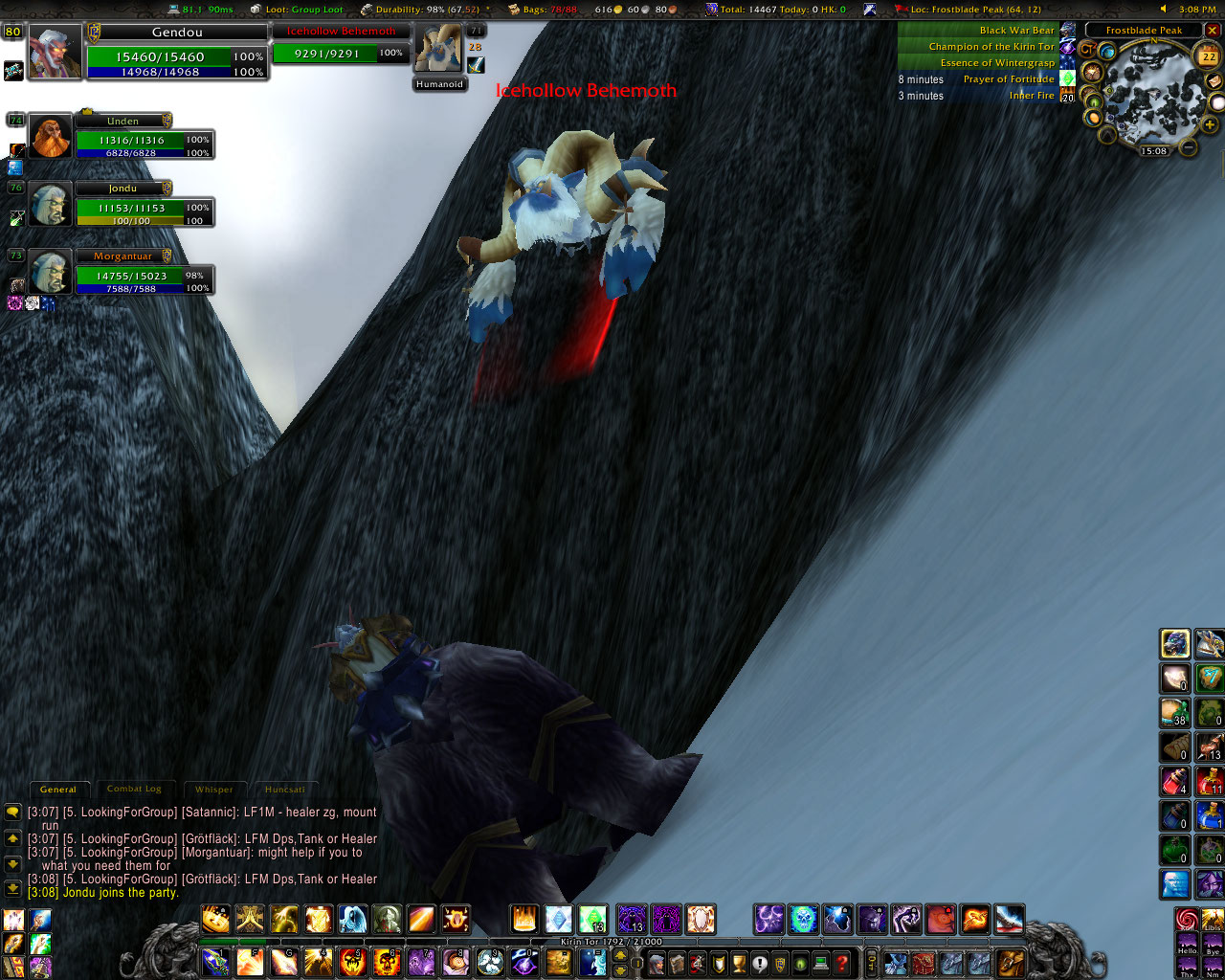1225x980 pixels.
Task: Click the Prayer of Fortitude buff icon
Action: point(1068,78)
